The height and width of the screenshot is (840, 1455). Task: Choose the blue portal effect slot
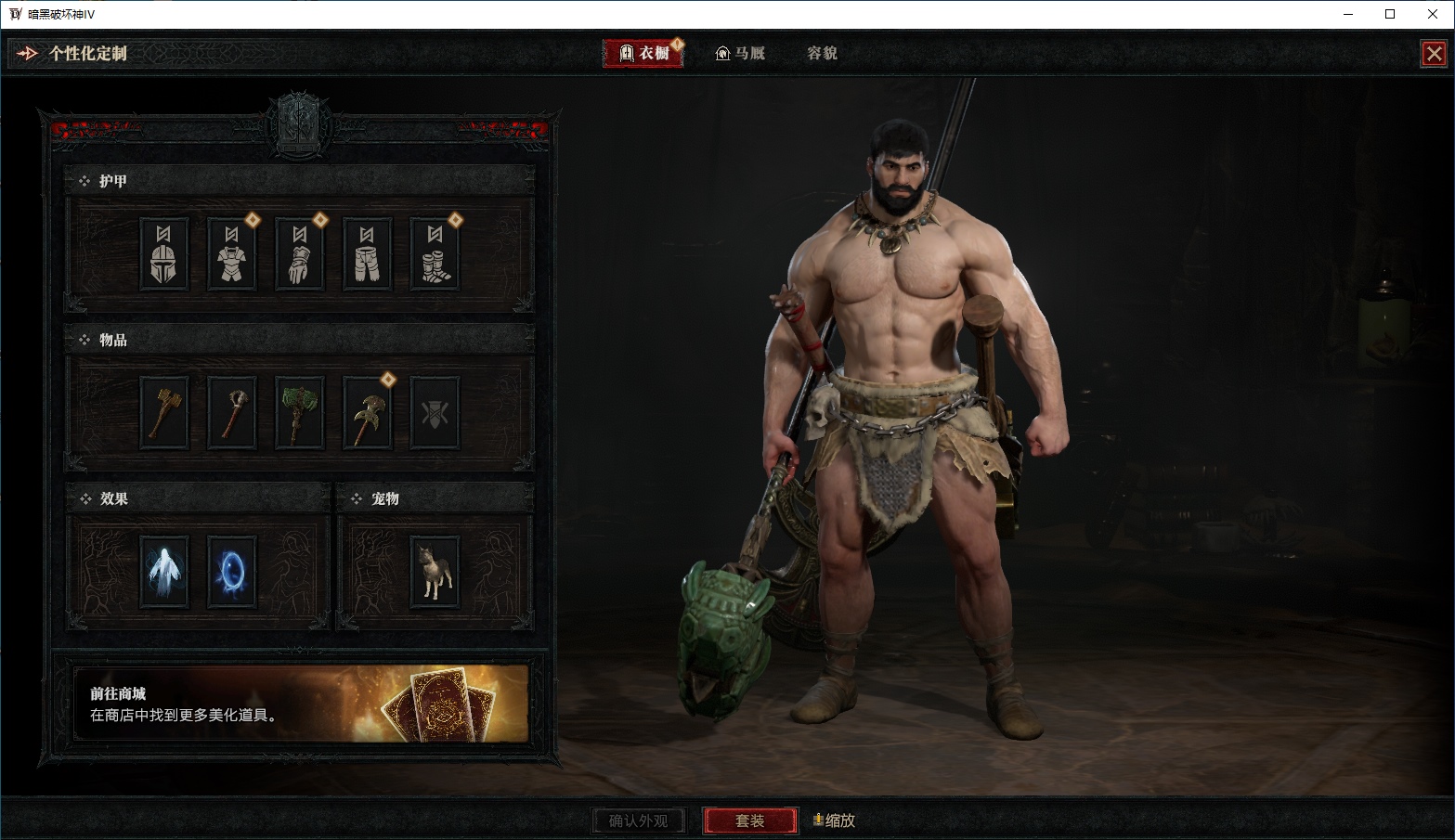point(231,572)
